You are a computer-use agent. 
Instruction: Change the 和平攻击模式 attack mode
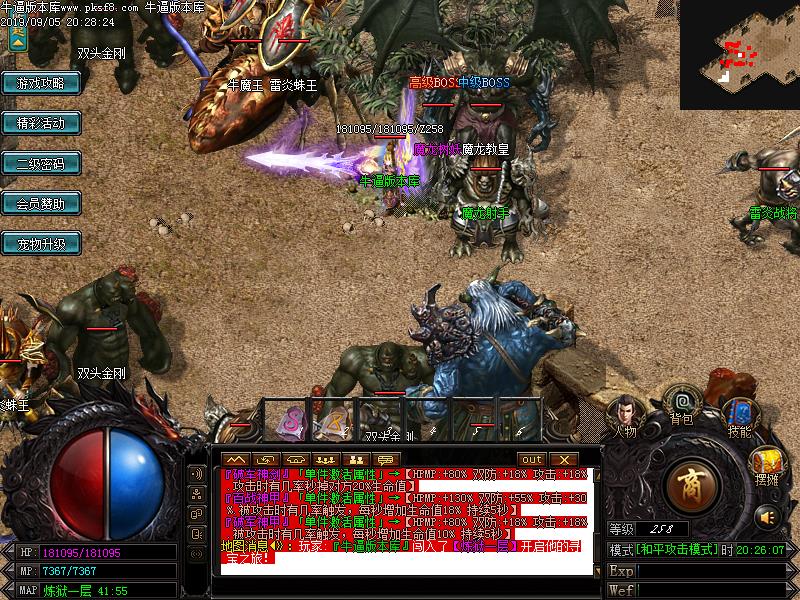point(677,550)
